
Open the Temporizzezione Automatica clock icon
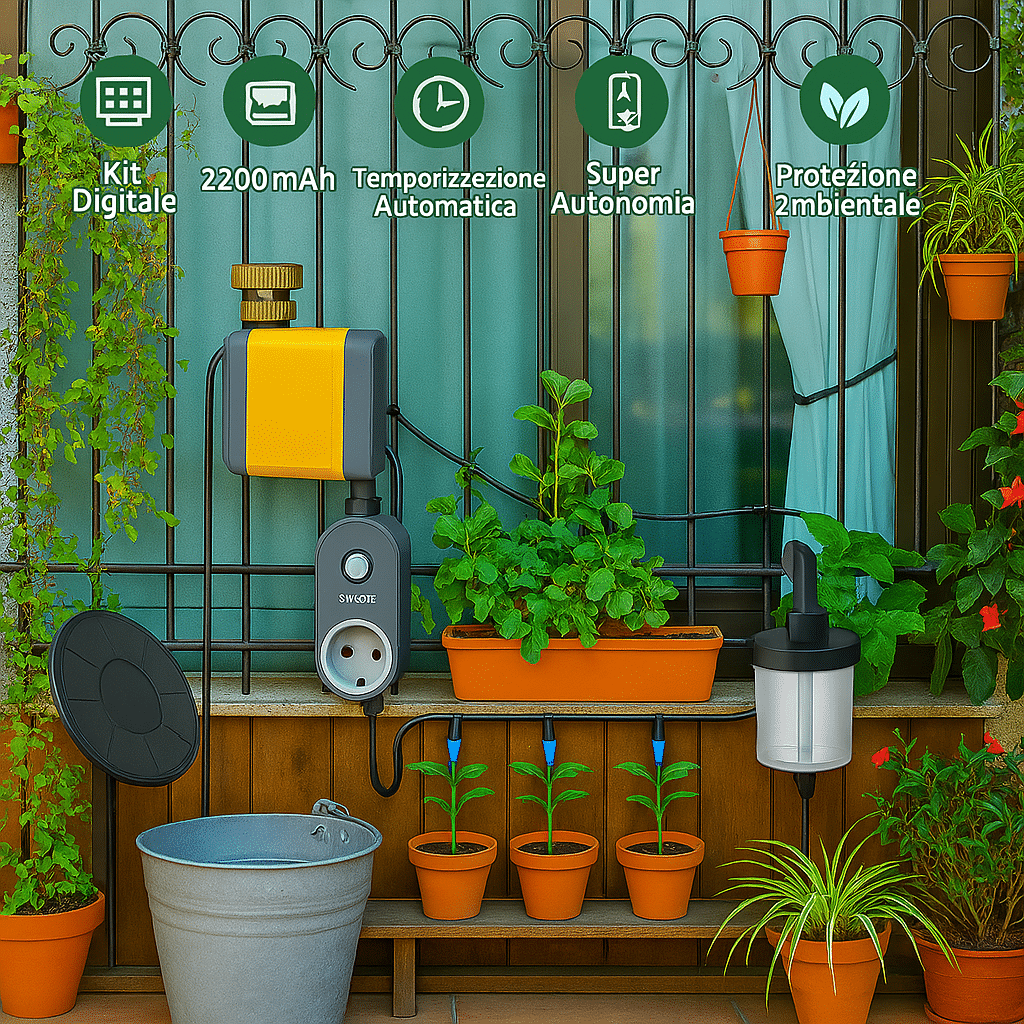point(439,102)
